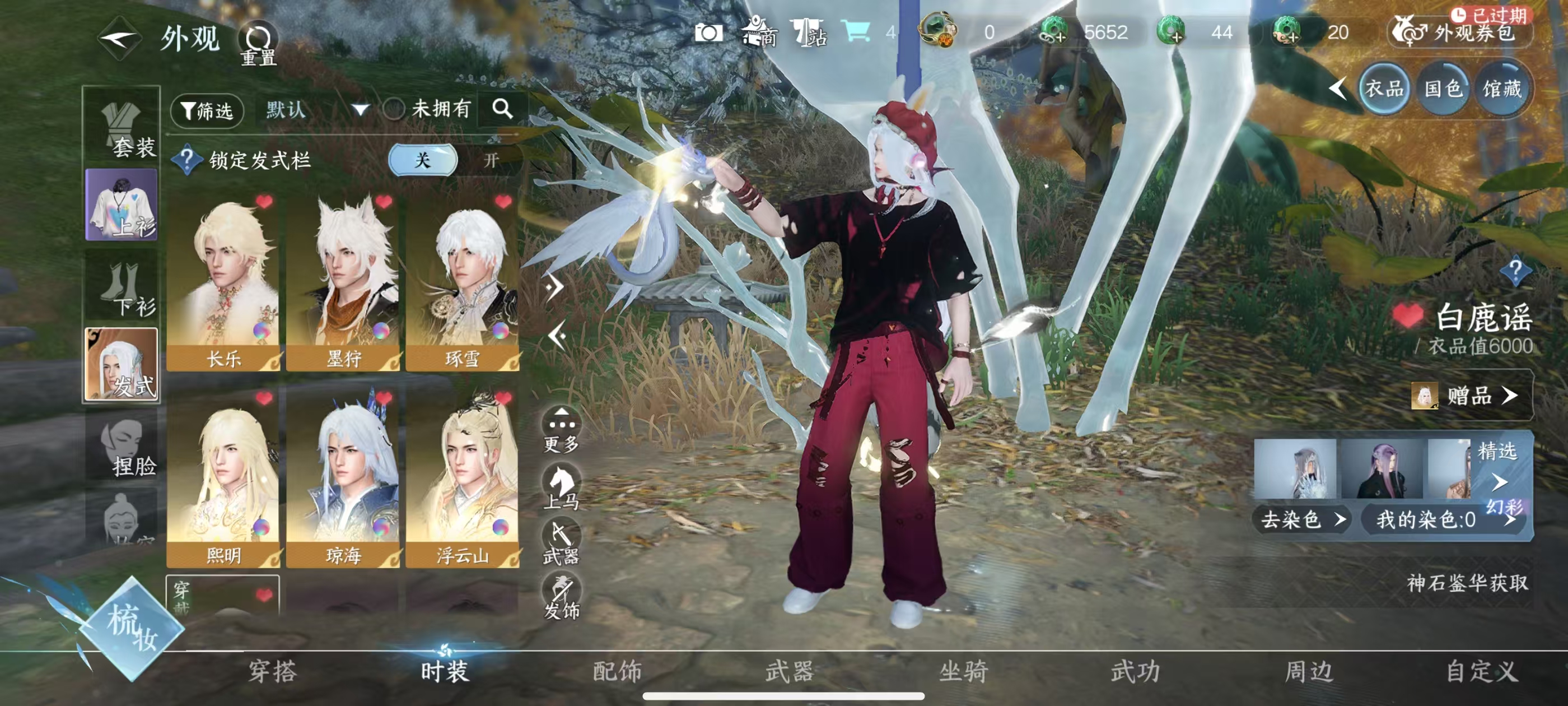The image size is (1568, 706).
Task: Tick the 未拥有 checkbox
Action: [394, 110]
